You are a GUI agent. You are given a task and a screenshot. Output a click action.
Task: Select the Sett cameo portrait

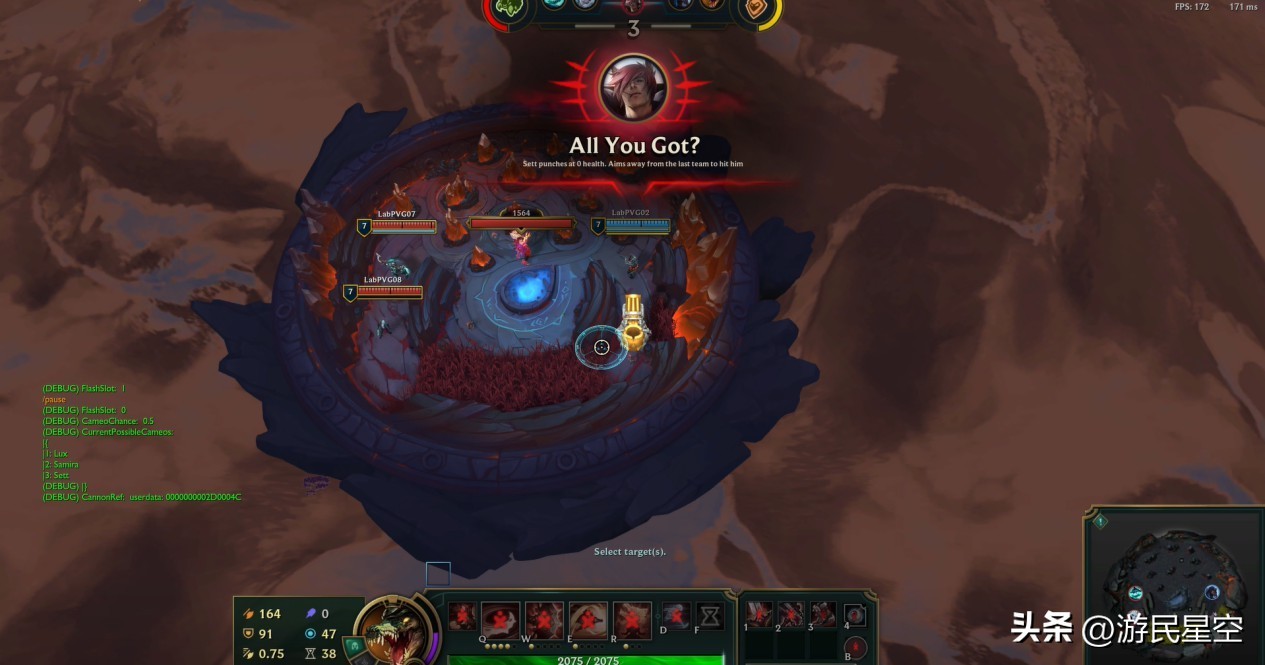click(633, 87)
